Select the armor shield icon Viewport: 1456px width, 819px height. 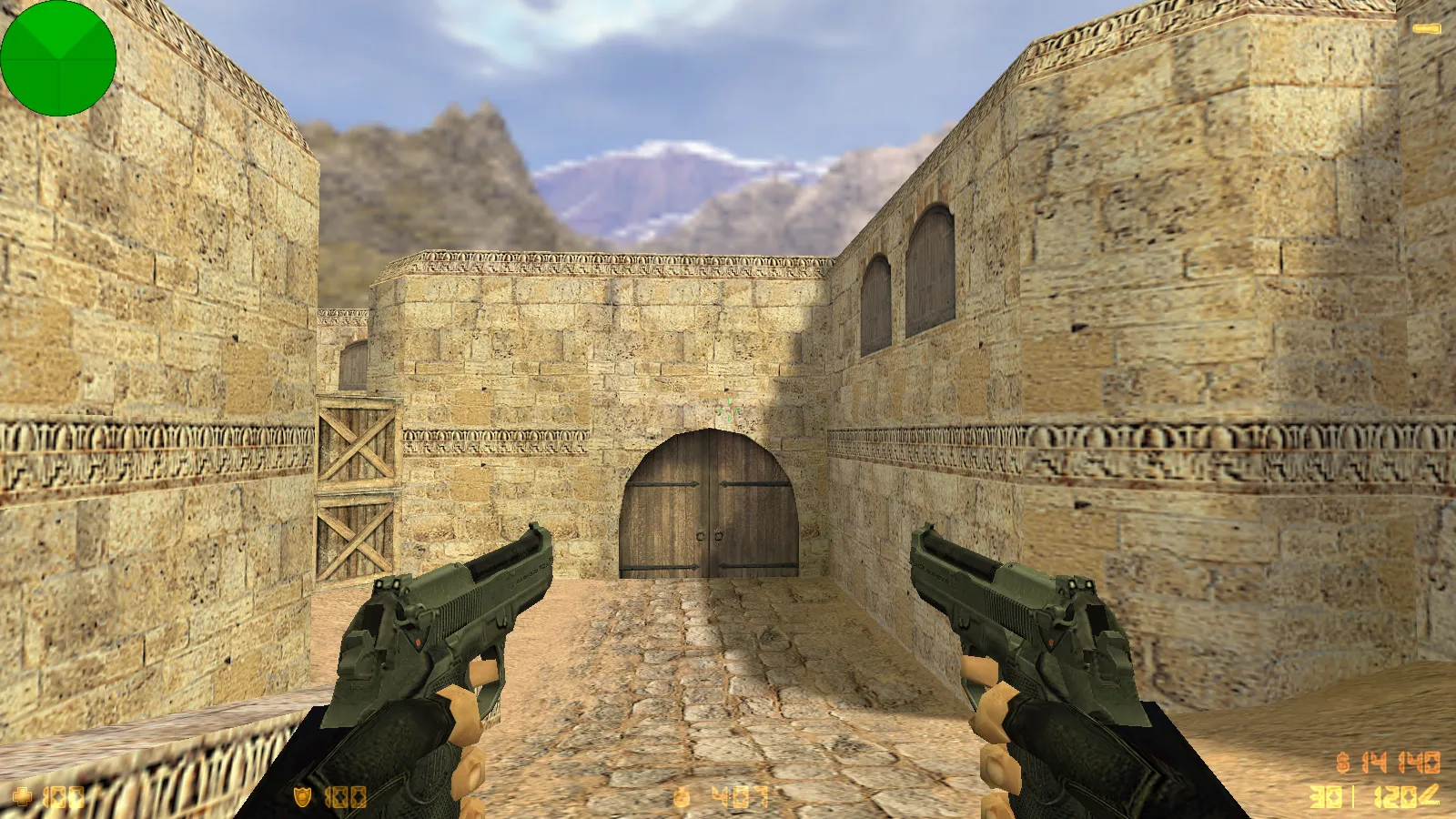point(300,796)
